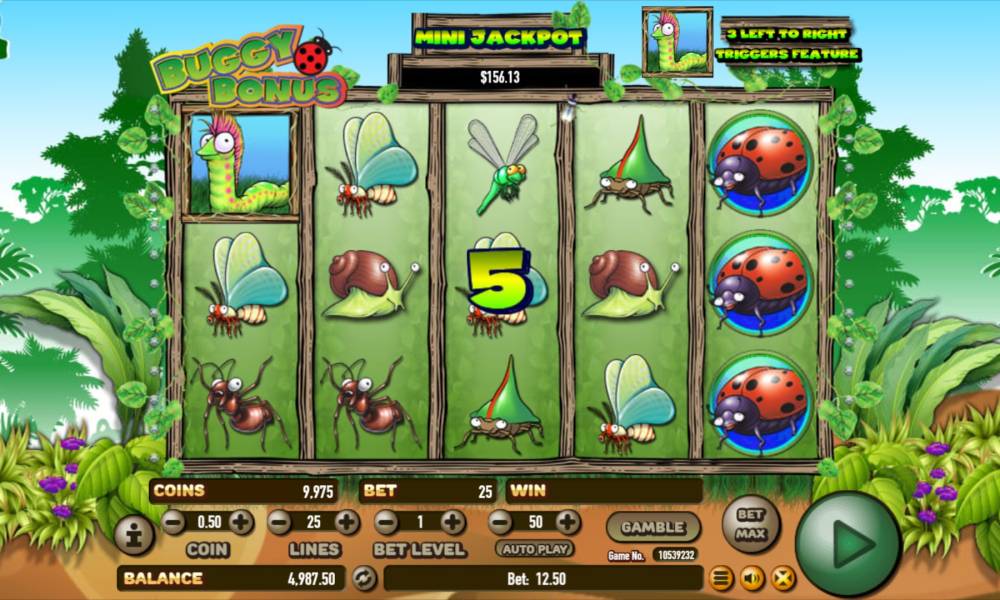This screenshot has width=1000, height=600.
Task: Decrease the coin value
Action: [173, 522]
